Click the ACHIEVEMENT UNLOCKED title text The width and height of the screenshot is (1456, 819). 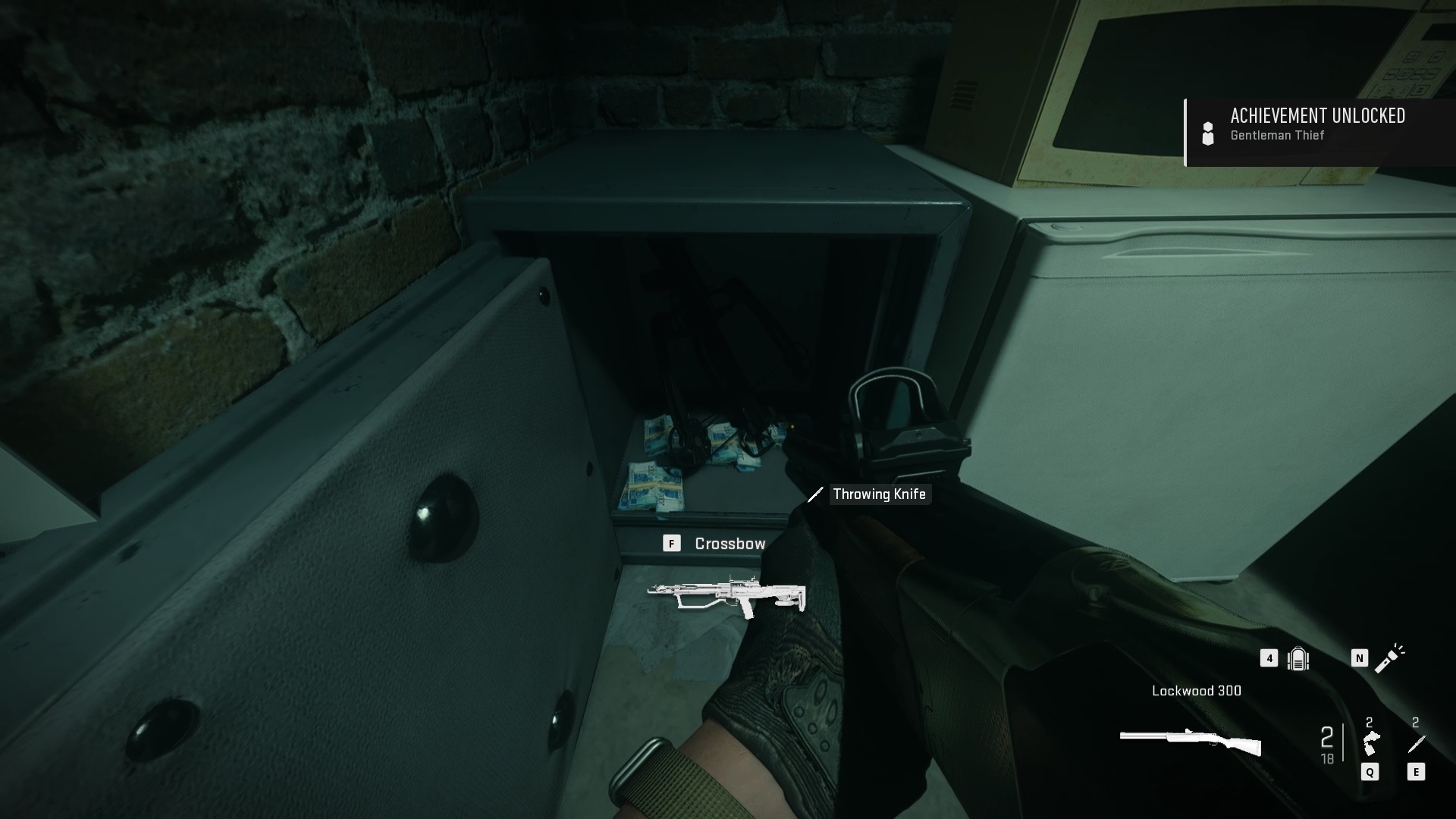(1317, 117)
